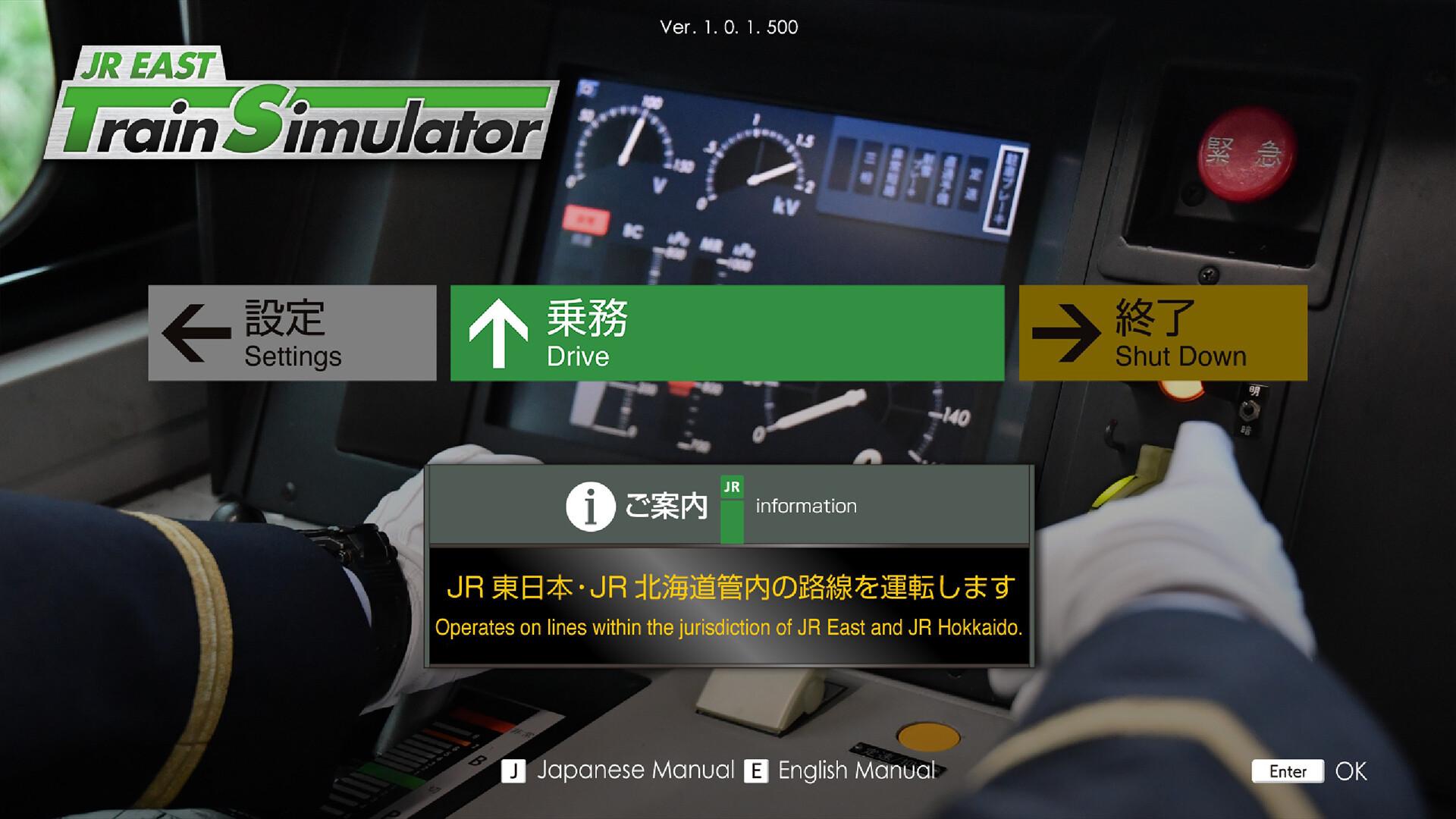This screenshot has width=1456, height=819.
Task: Select the highlighted green 乗務 Drive panel
Action: 728,332
